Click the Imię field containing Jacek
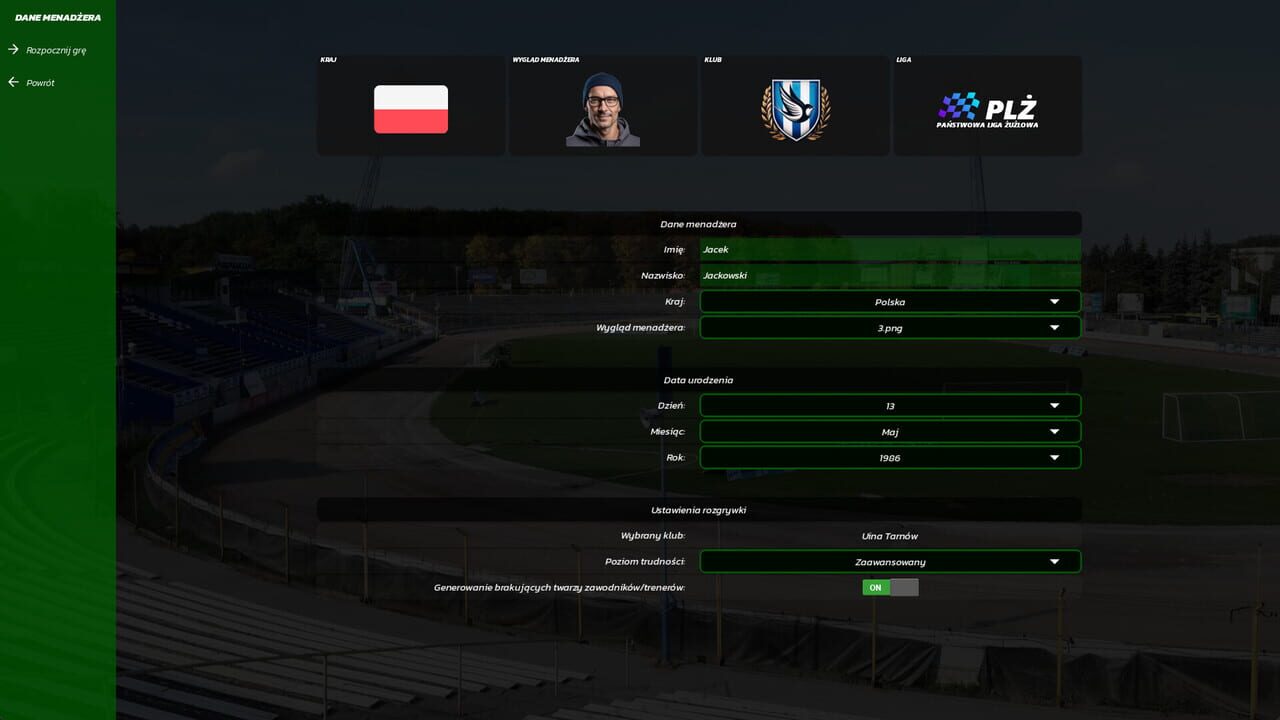The height and width of the screenshot is (720, 1280). point(890,249)
